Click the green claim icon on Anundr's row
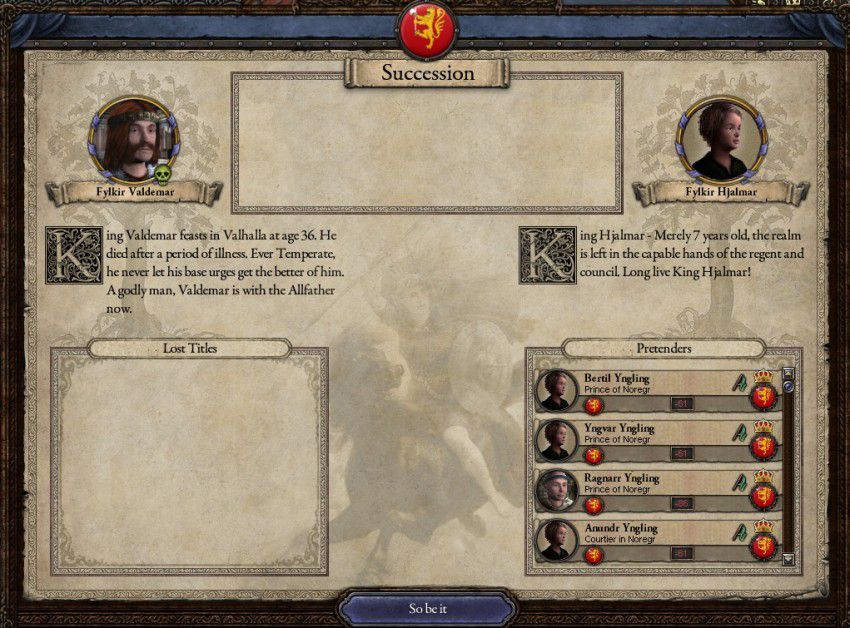This screenshot has width=850, height=628. point(740,531)
